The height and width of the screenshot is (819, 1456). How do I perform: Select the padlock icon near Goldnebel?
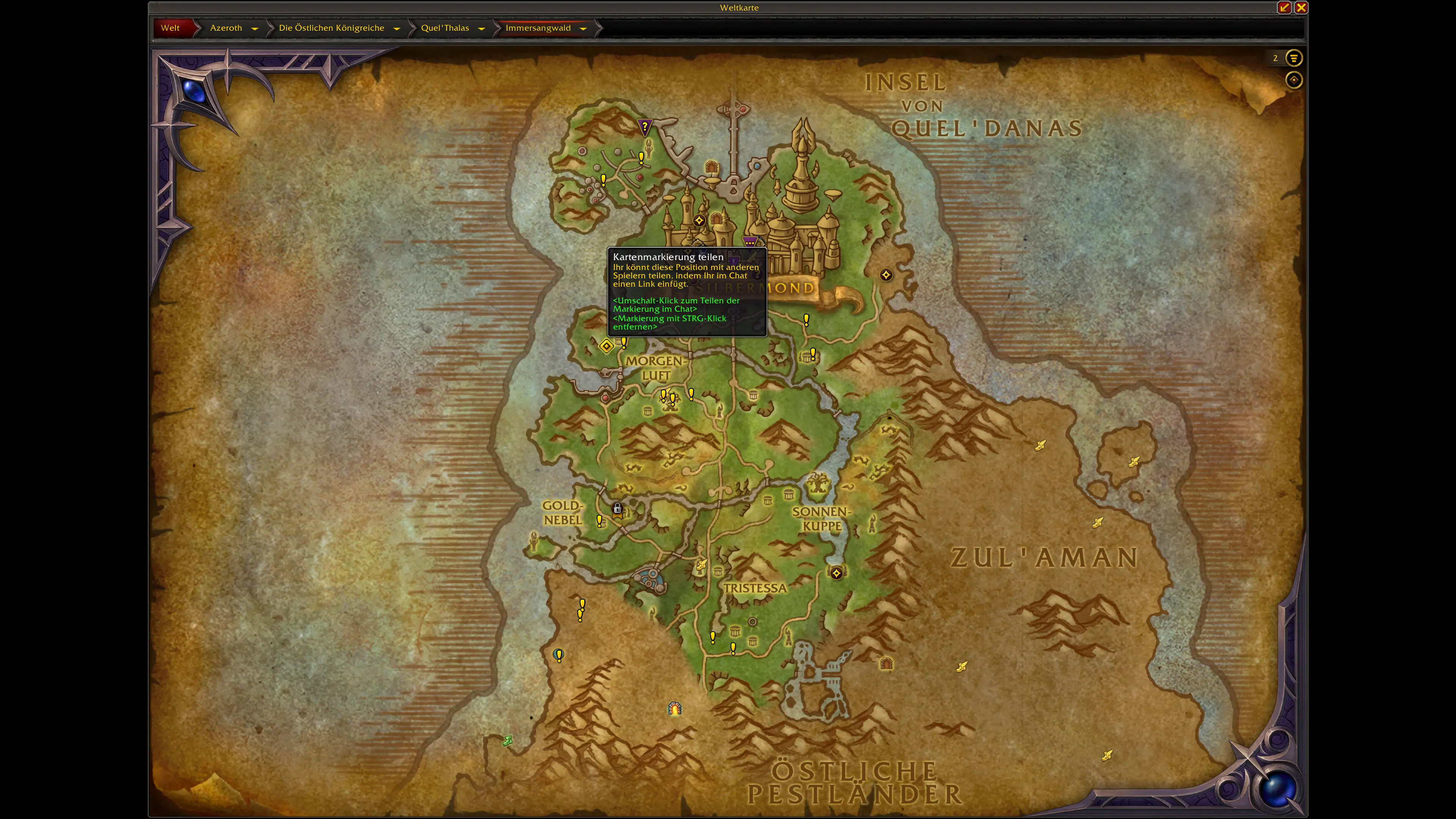pos(617,509)
